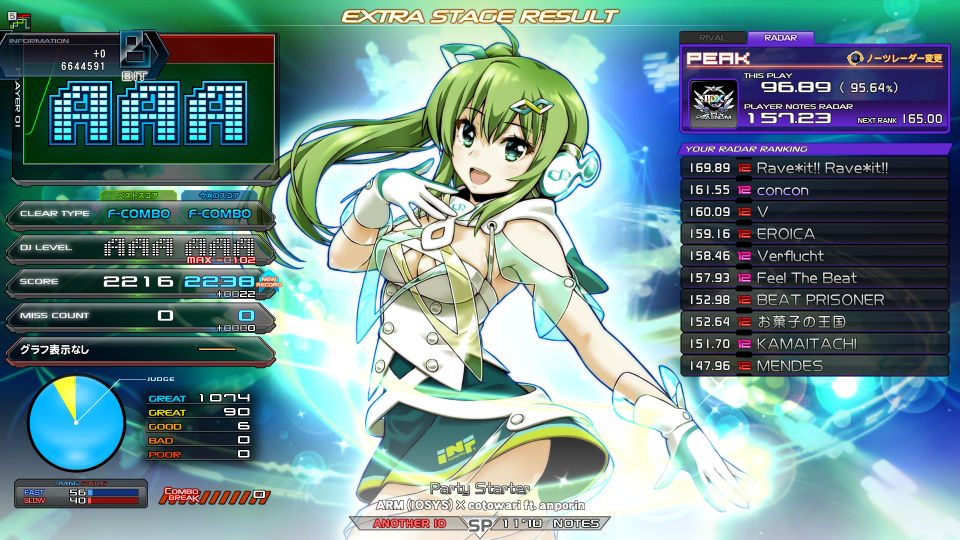Select the お菓子の王国 ranking row

click(x=814, y=322)
